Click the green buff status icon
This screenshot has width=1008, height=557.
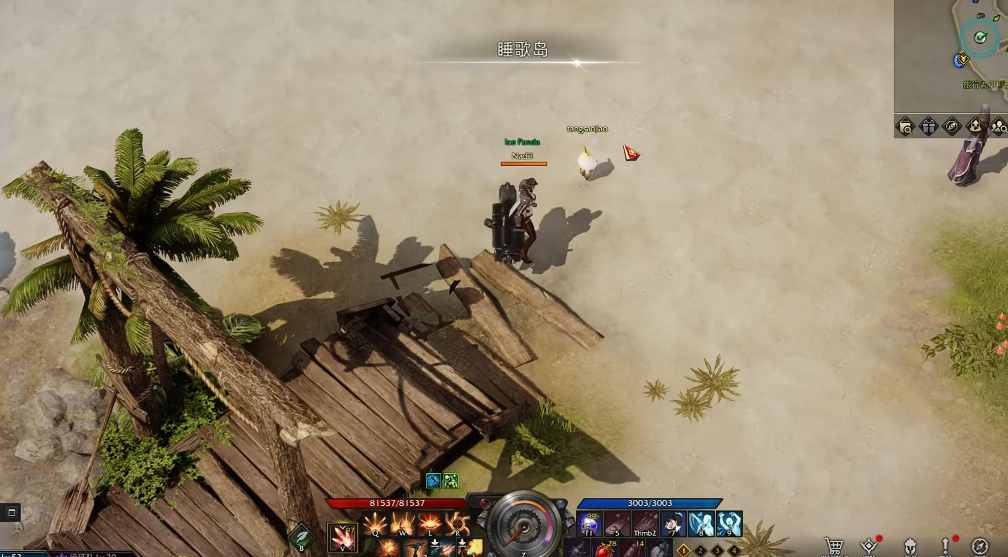tap(451, 481)
